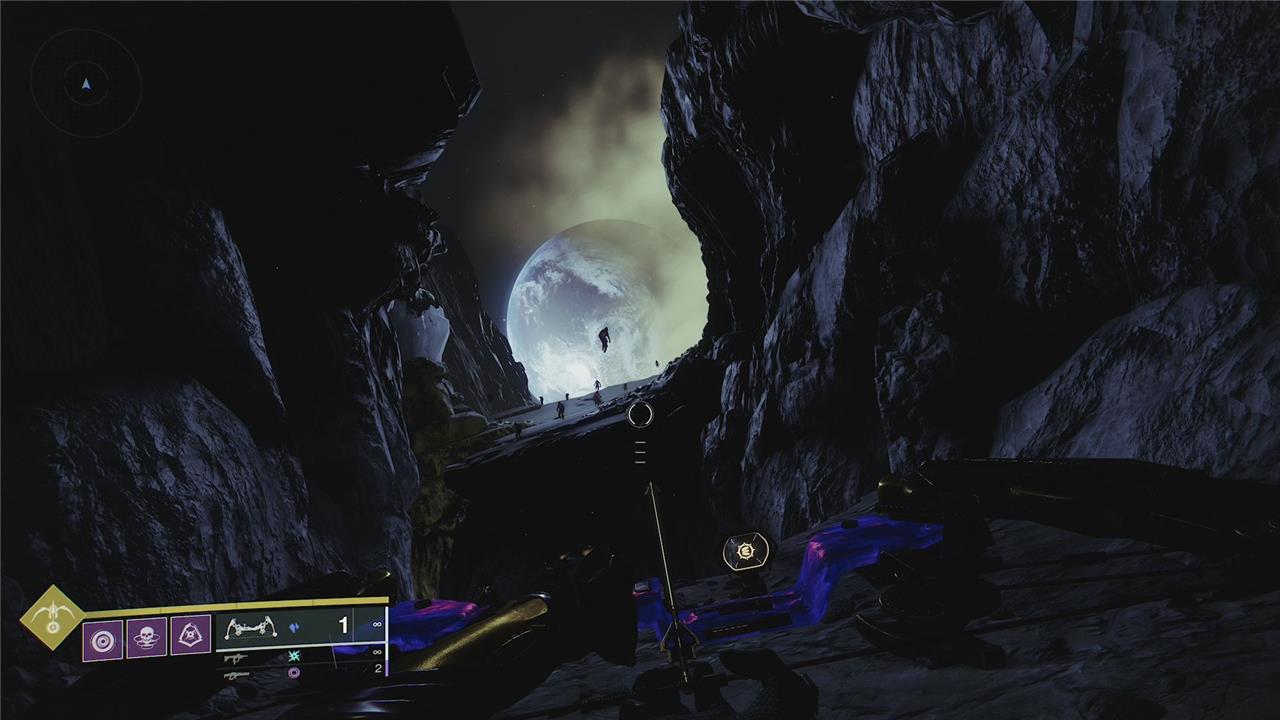Select the equipped bow weapon slot

coord(300,627)
